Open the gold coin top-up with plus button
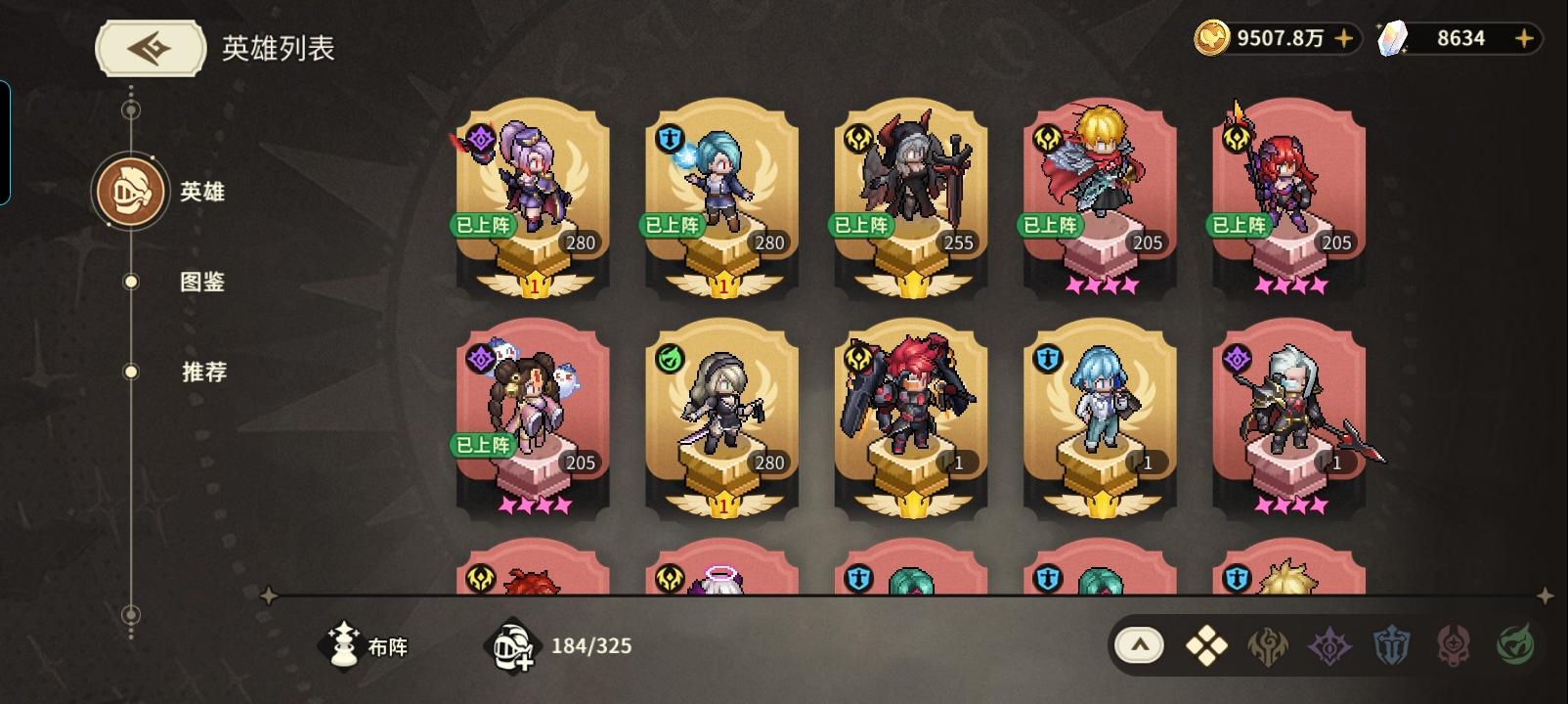The width and height of the screenshot is (1568, 704). (x=1346, y=39)
